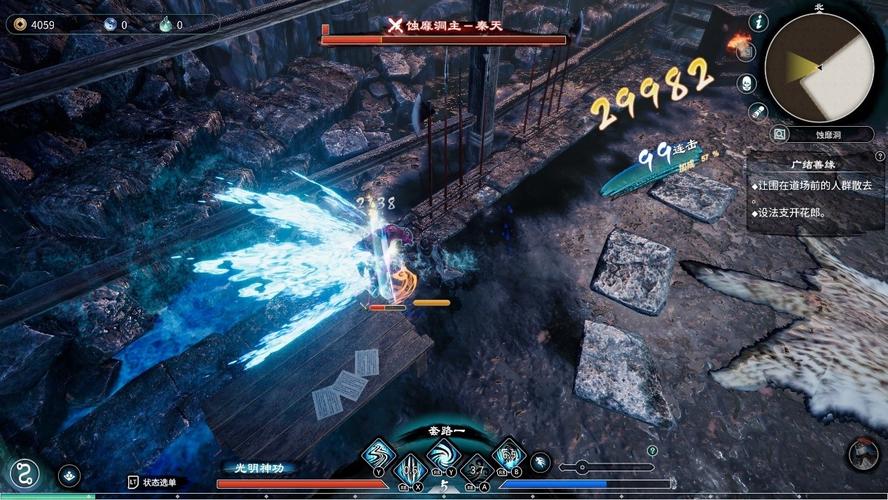The width and height of the screenshot is (888, 500).
Task: Click the question mark above the quest tracker
Action: 879,157
